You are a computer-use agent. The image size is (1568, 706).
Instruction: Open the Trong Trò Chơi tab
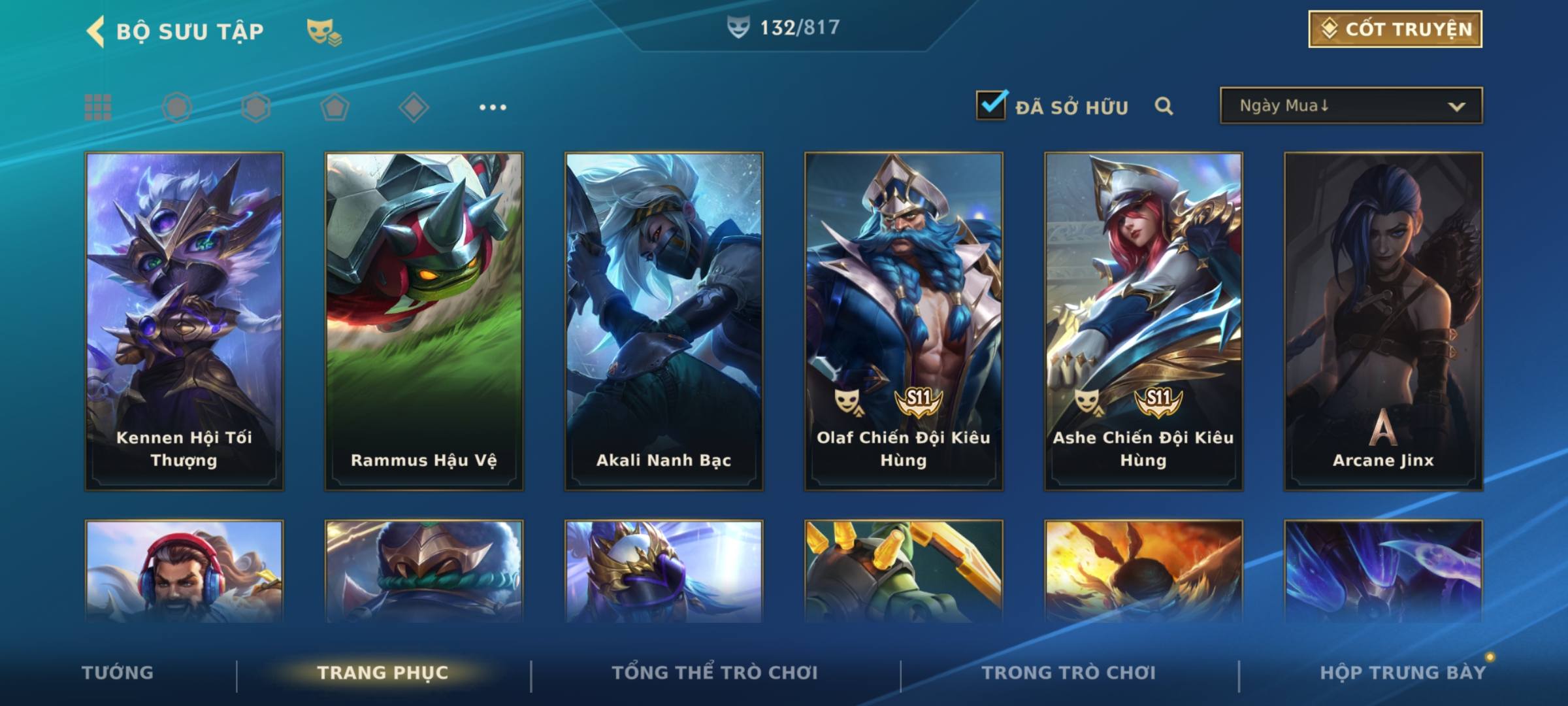1069,673
